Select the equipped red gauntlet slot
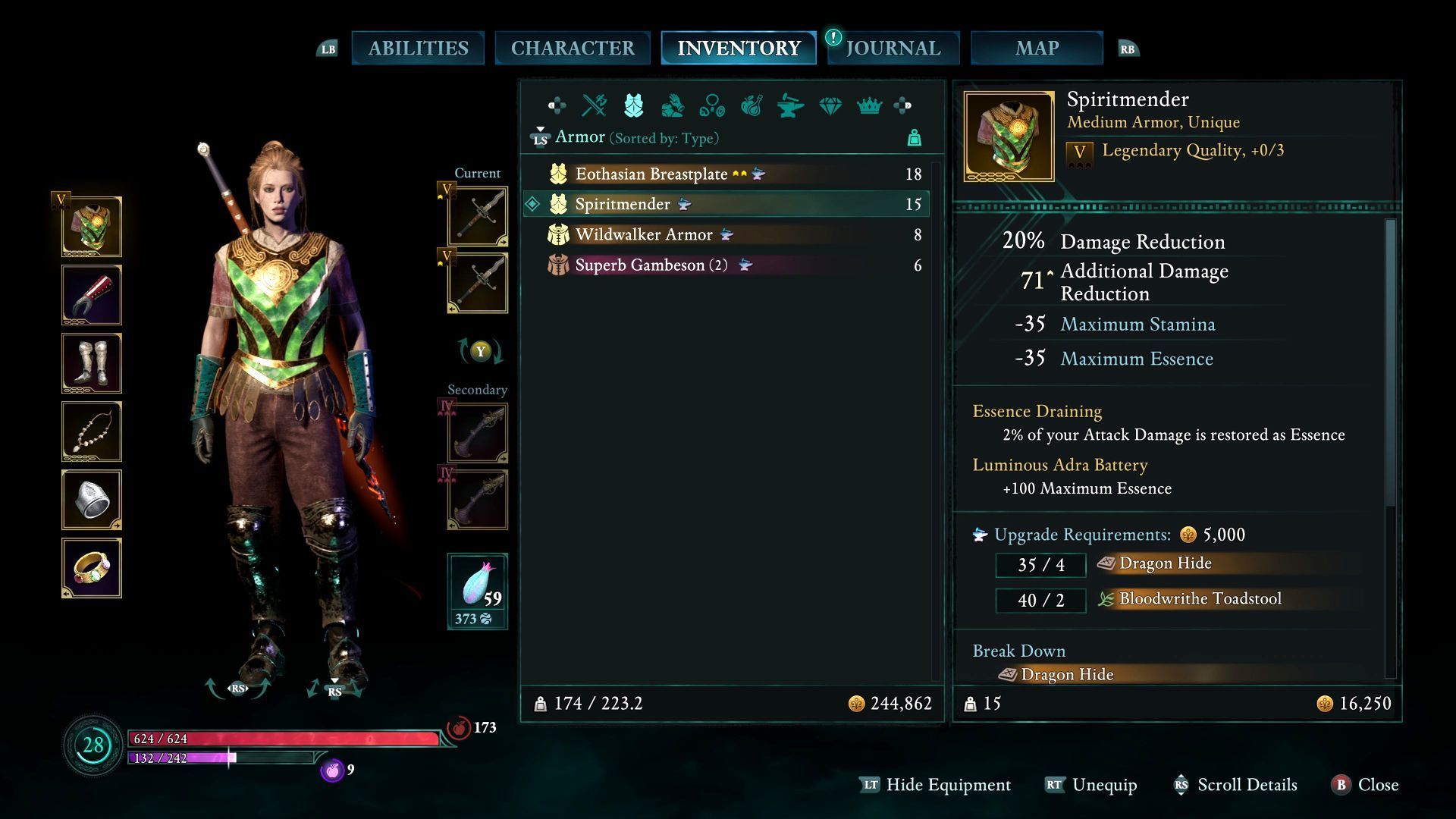The image size is (1456, 819). point(92,295)
